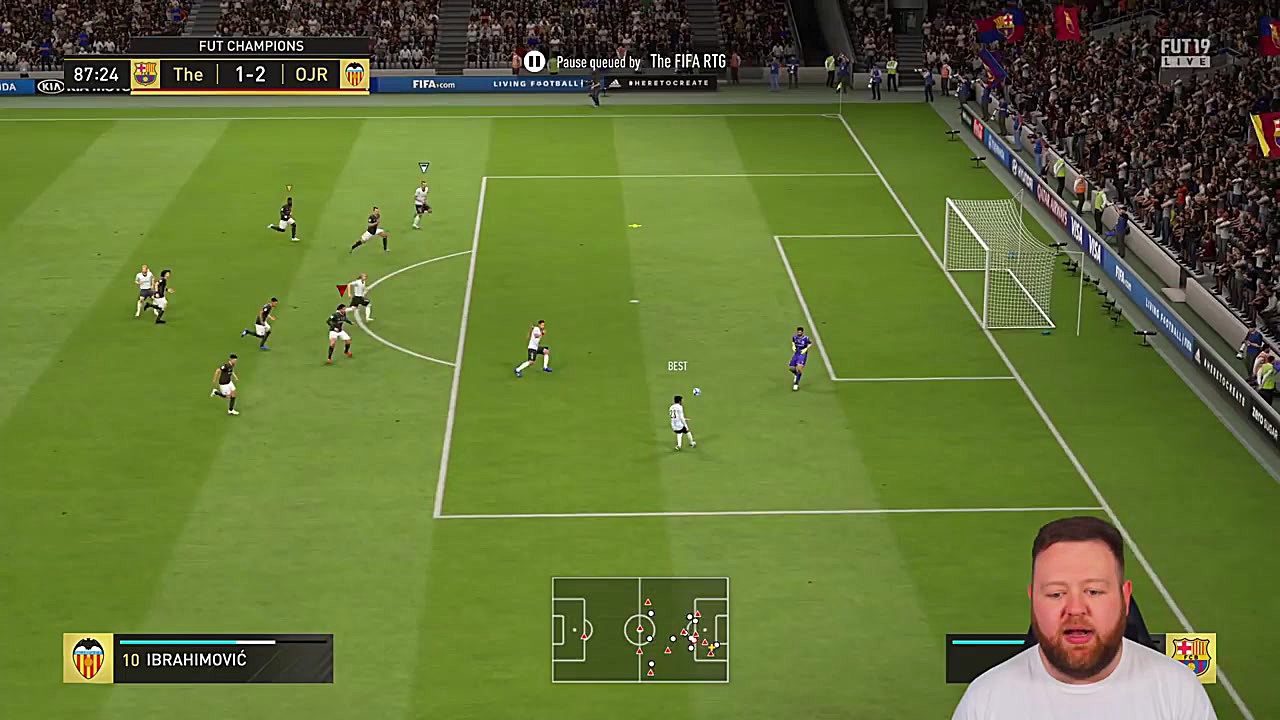Toggle the yellow secondary player indicator

288,186
